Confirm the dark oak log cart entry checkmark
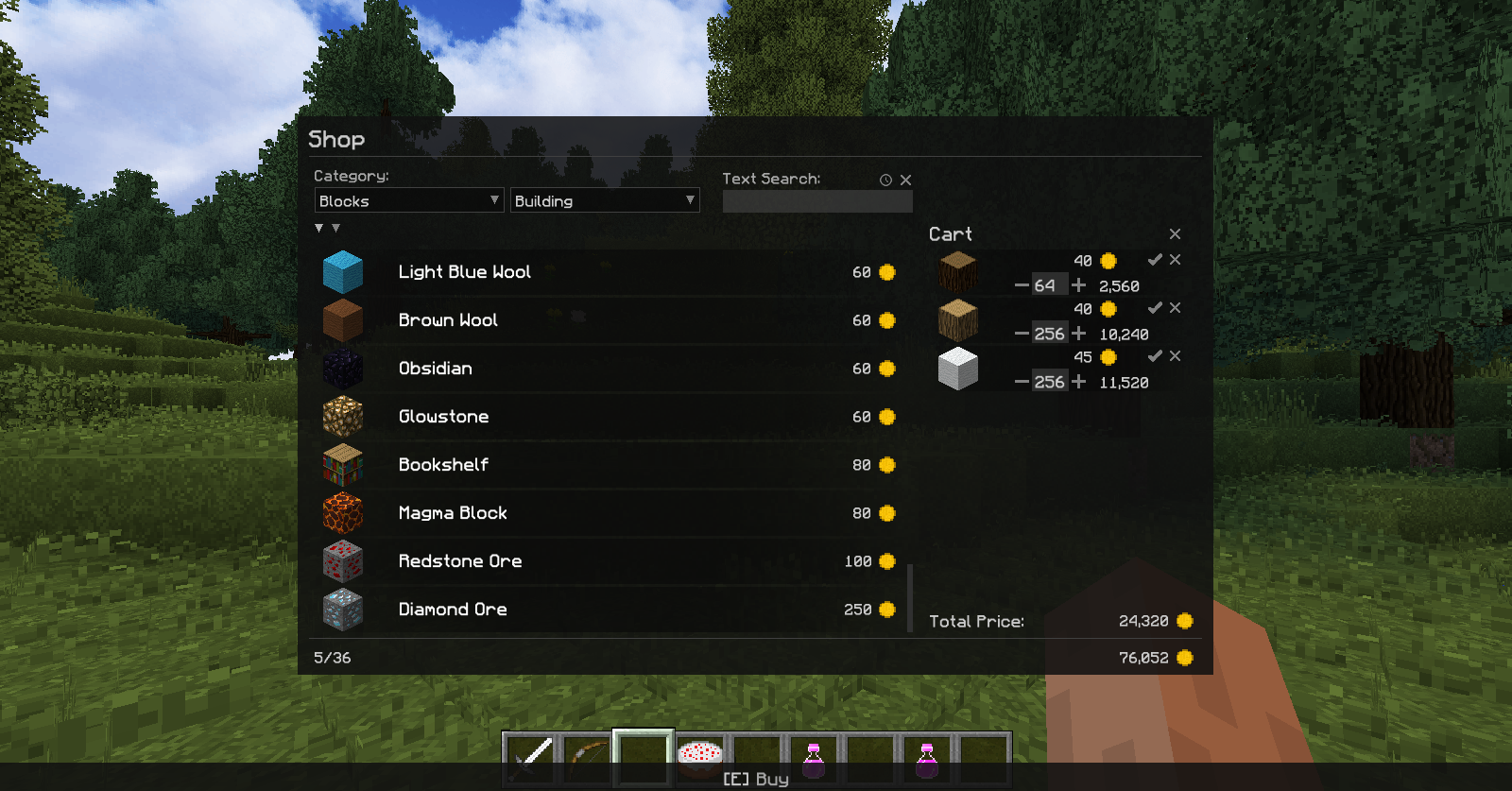The image size is (1512, 791). [x=1154, y=260]
